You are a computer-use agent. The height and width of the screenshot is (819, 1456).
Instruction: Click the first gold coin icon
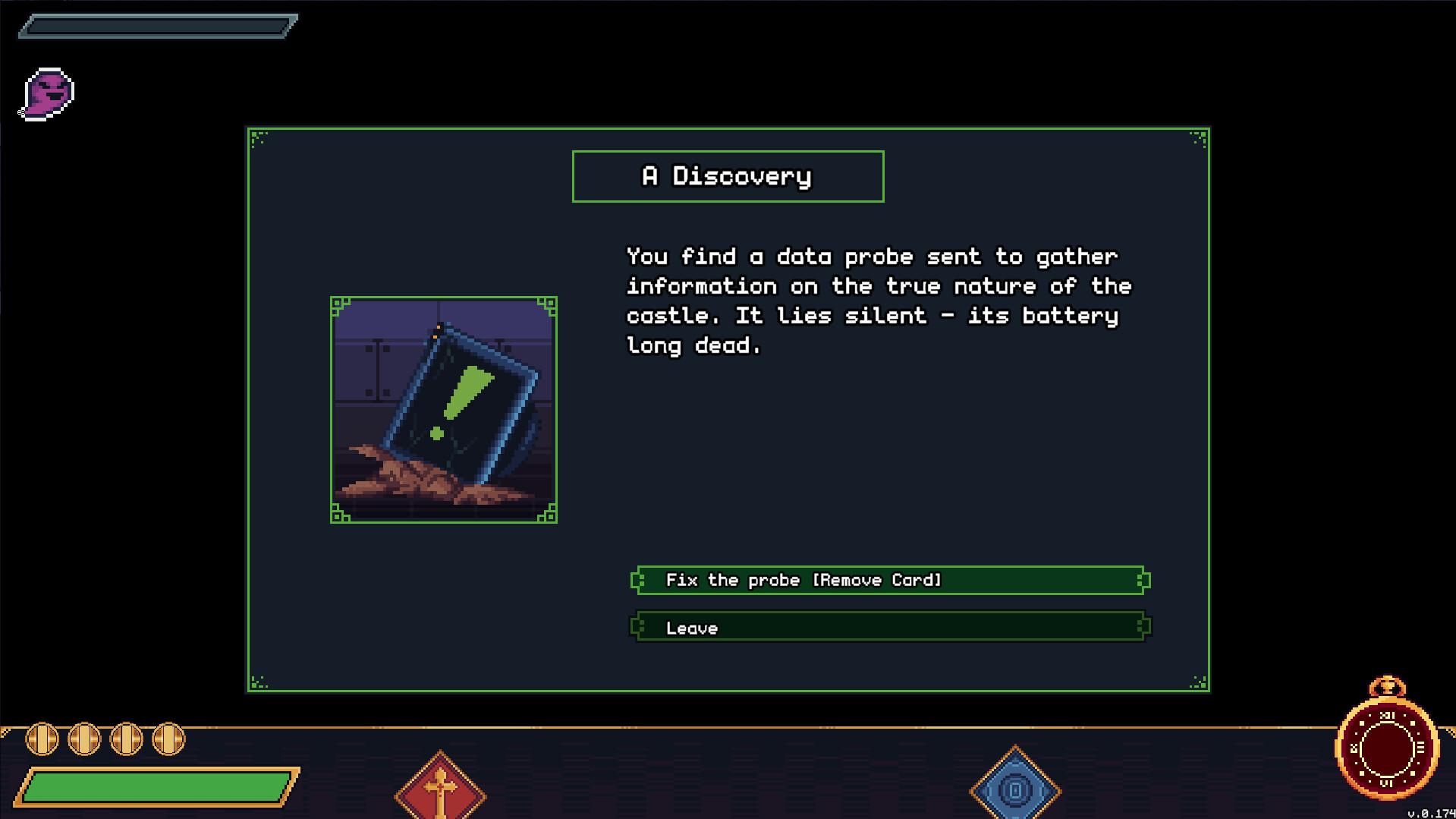point(42,737)
